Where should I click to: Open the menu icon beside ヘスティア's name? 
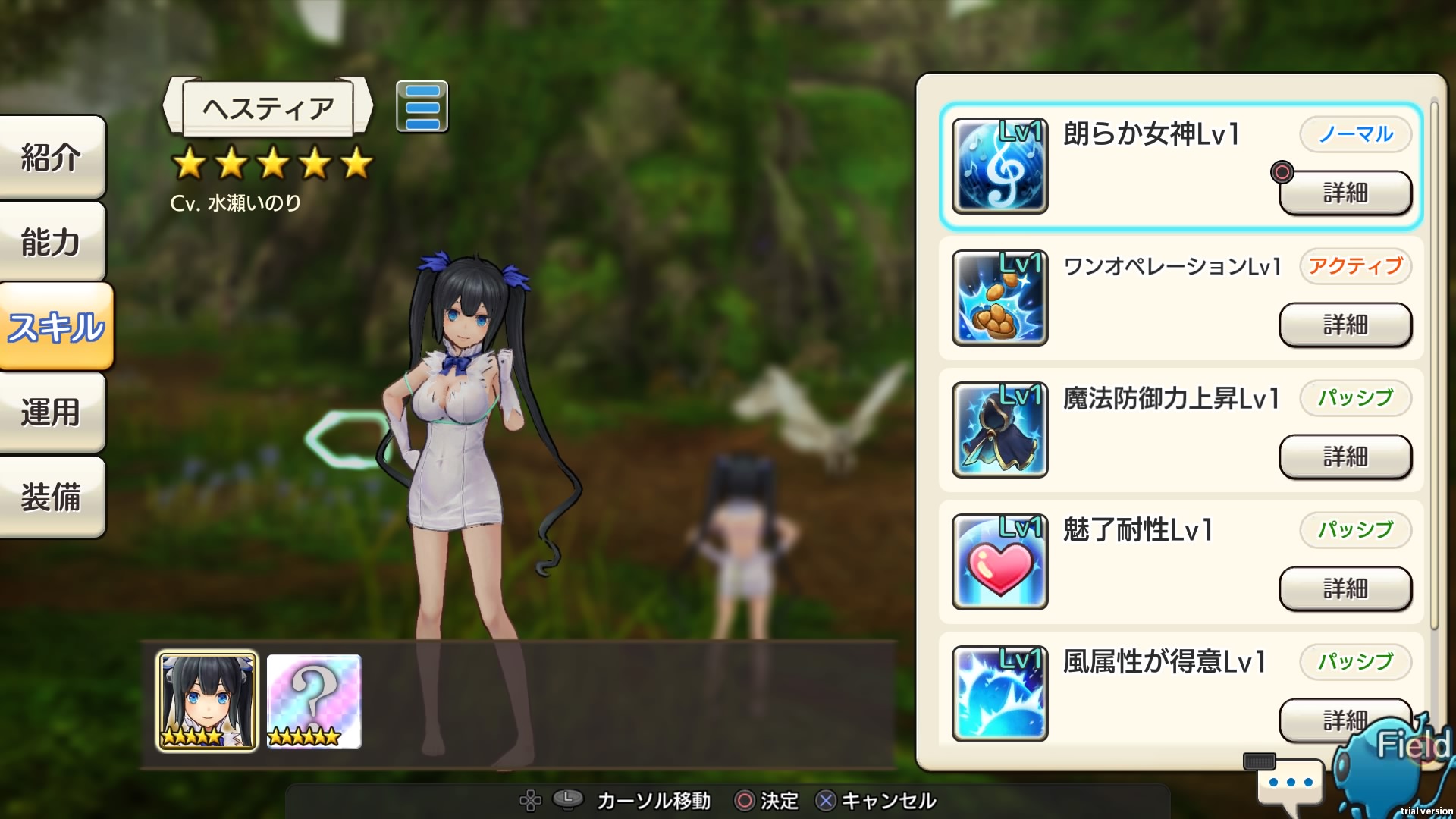click(x=424, y=108)
